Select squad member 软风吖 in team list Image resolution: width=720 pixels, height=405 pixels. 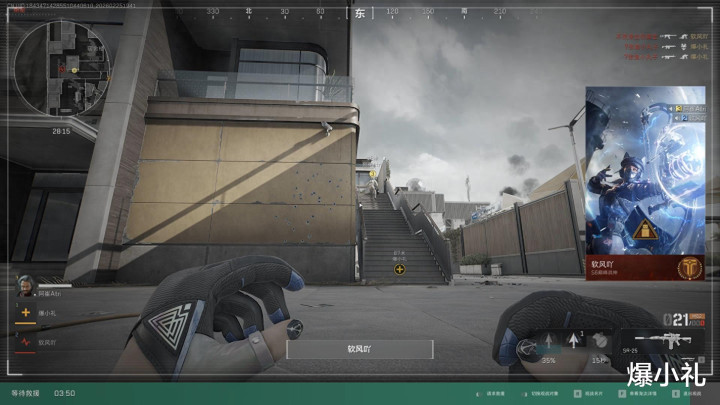pyautogui.click(x=50, y=342)
